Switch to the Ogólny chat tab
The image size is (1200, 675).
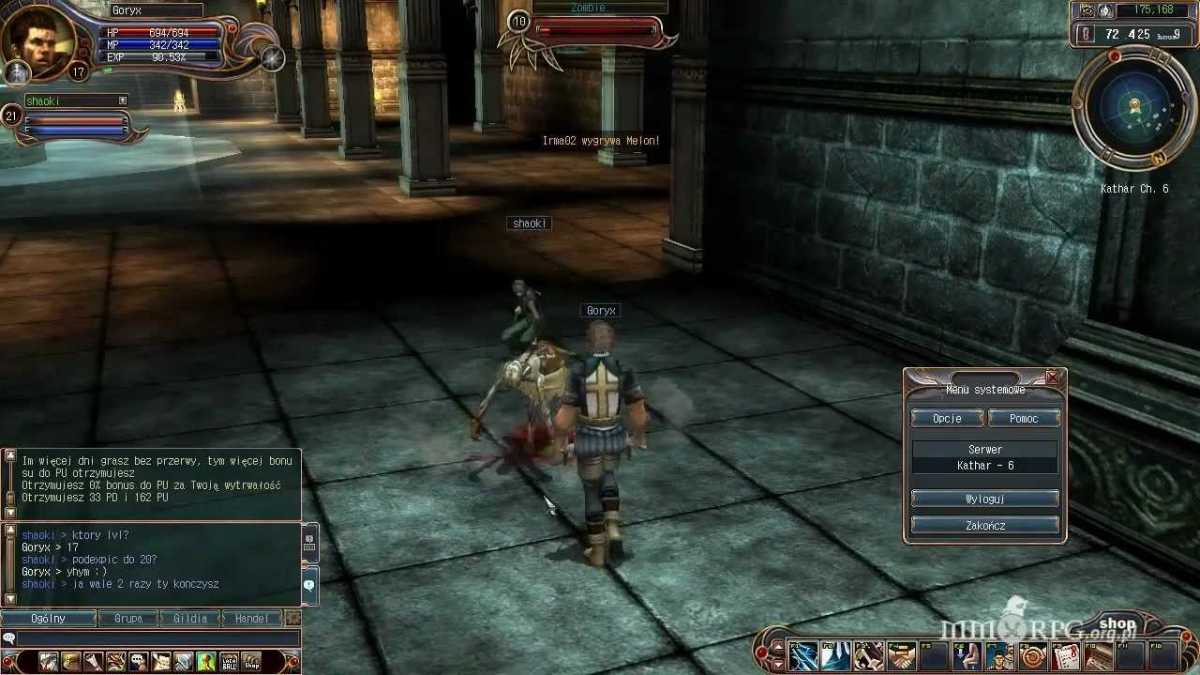pos(49,619)
